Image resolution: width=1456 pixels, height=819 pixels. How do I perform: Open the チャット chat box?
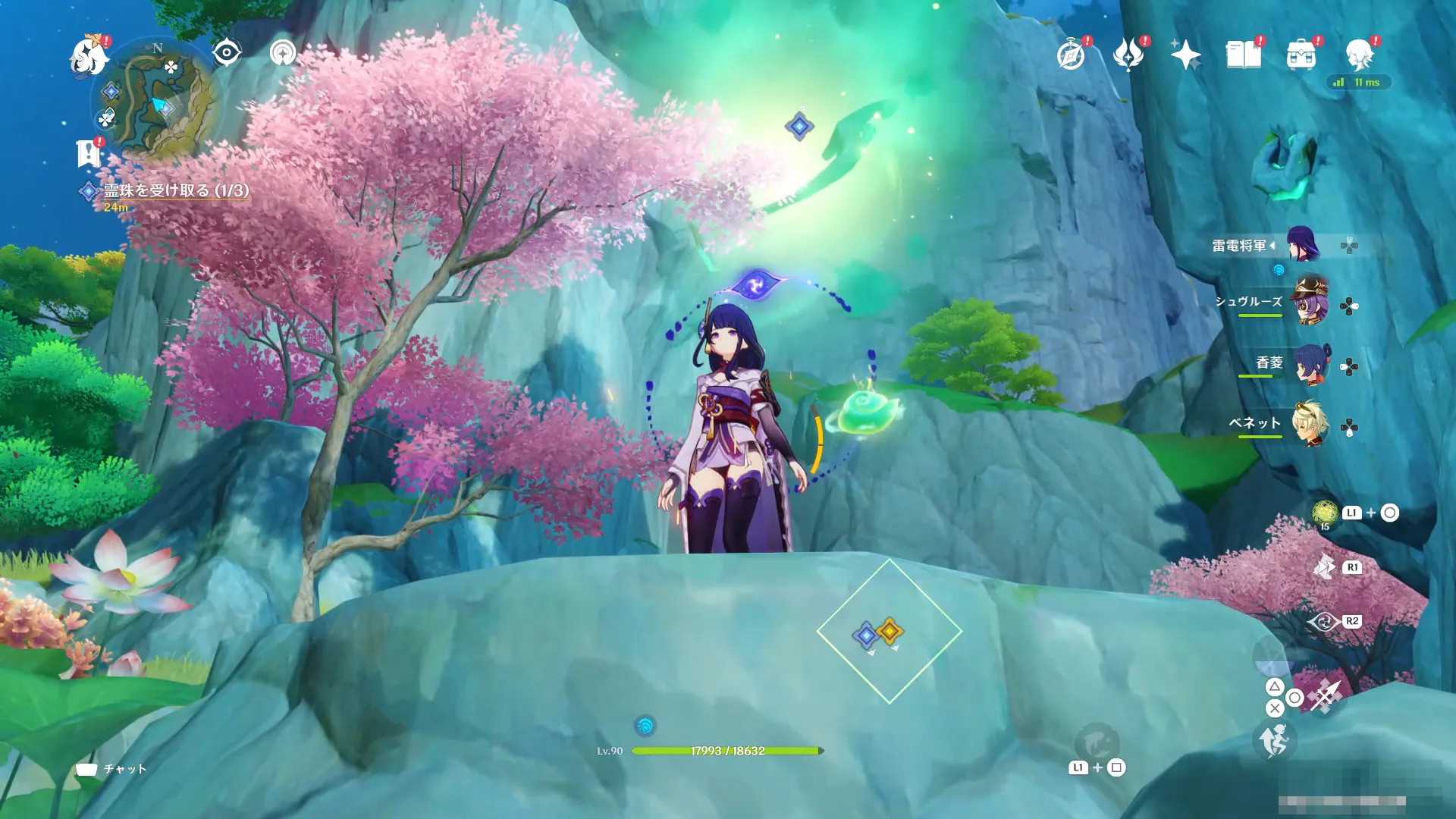[x=111, y=769]
